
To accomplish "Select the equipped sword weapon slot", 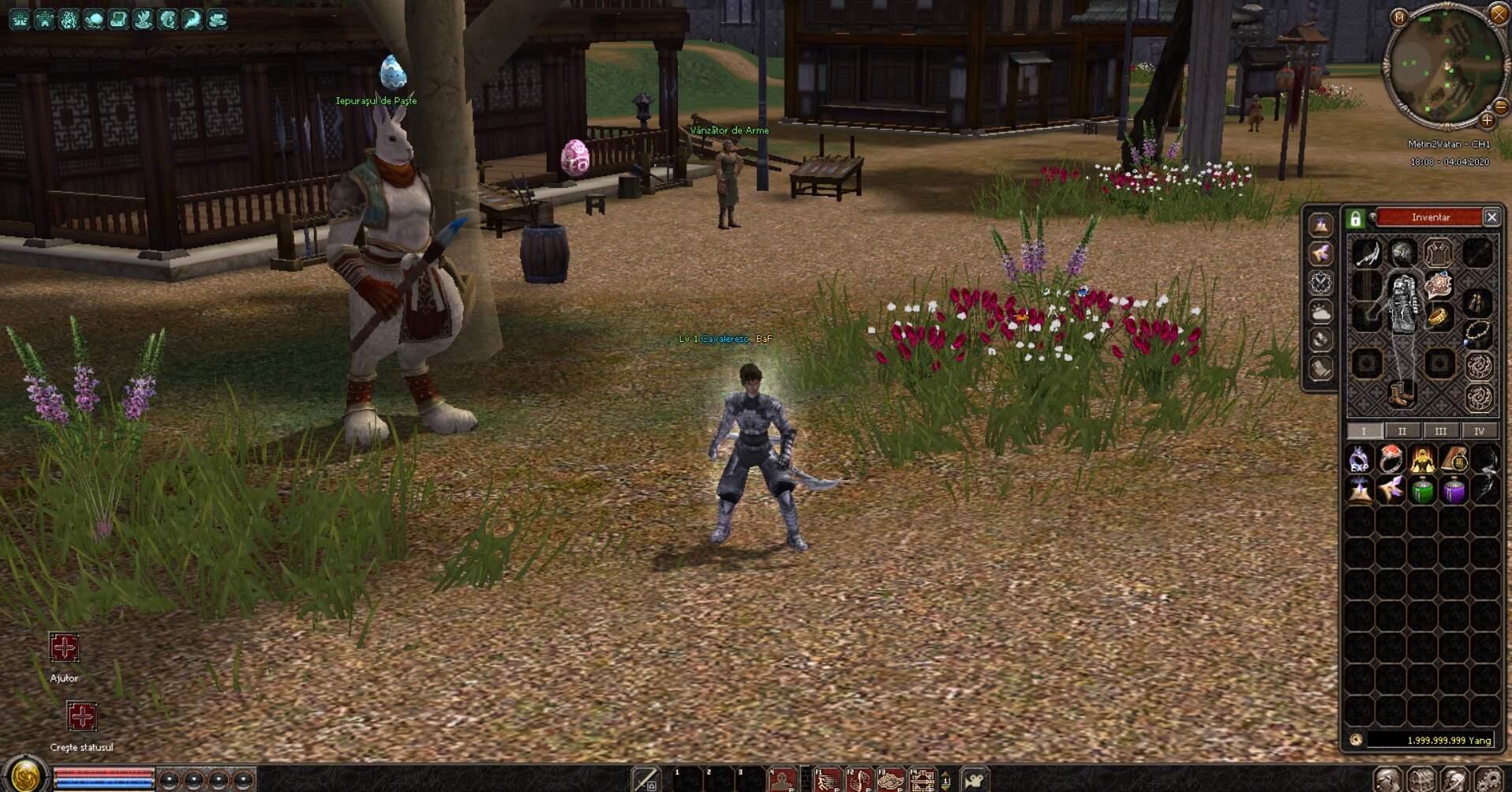I will coord(1367,254).
